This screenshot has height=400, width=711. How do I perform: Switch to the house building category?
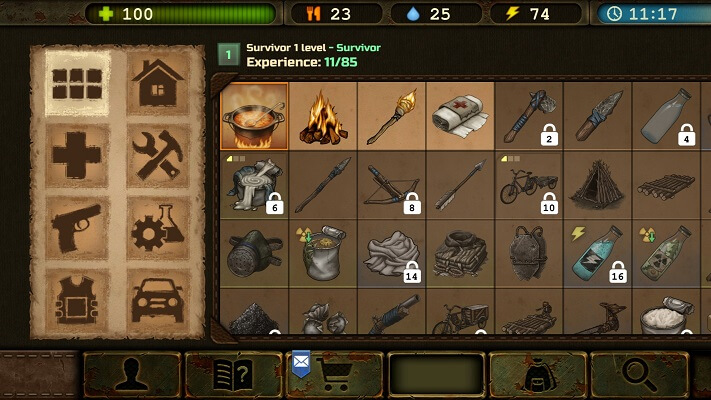[161, 81]
